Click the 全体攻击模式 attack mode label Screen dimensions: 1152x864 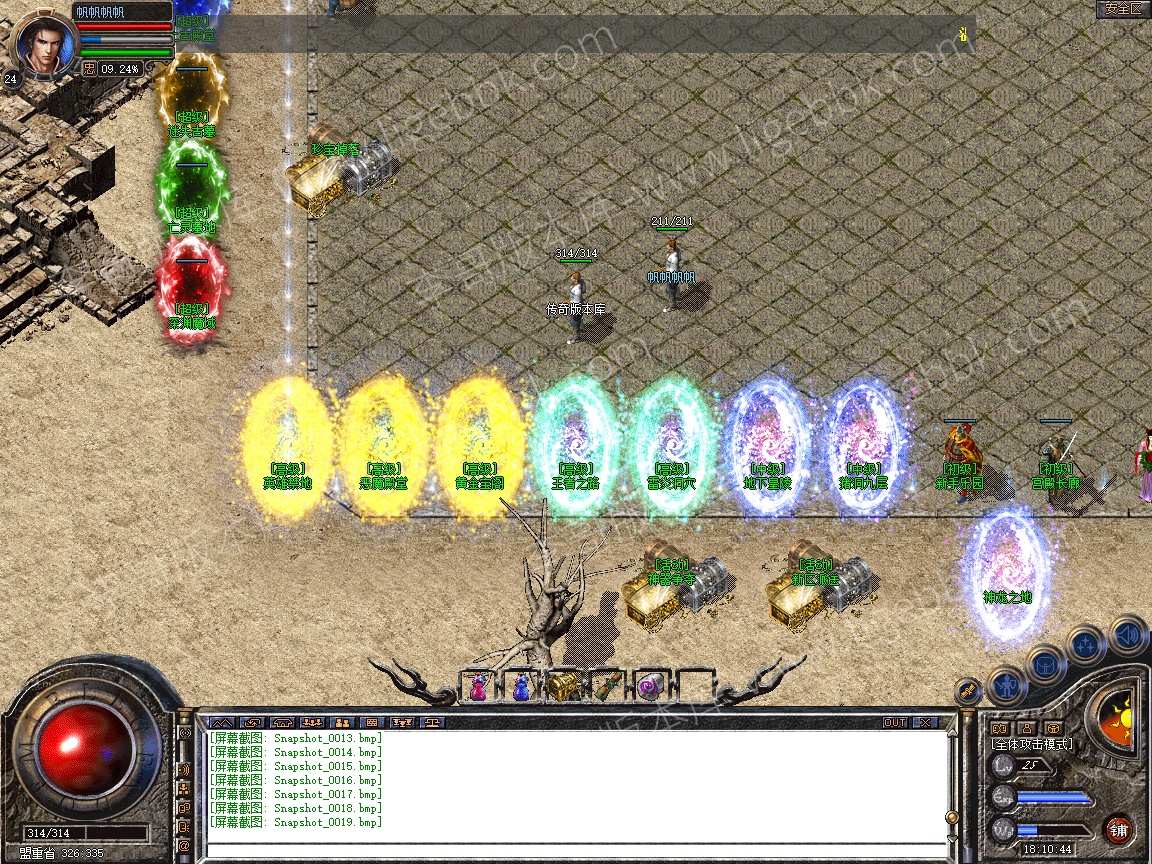pos(1031,744)
